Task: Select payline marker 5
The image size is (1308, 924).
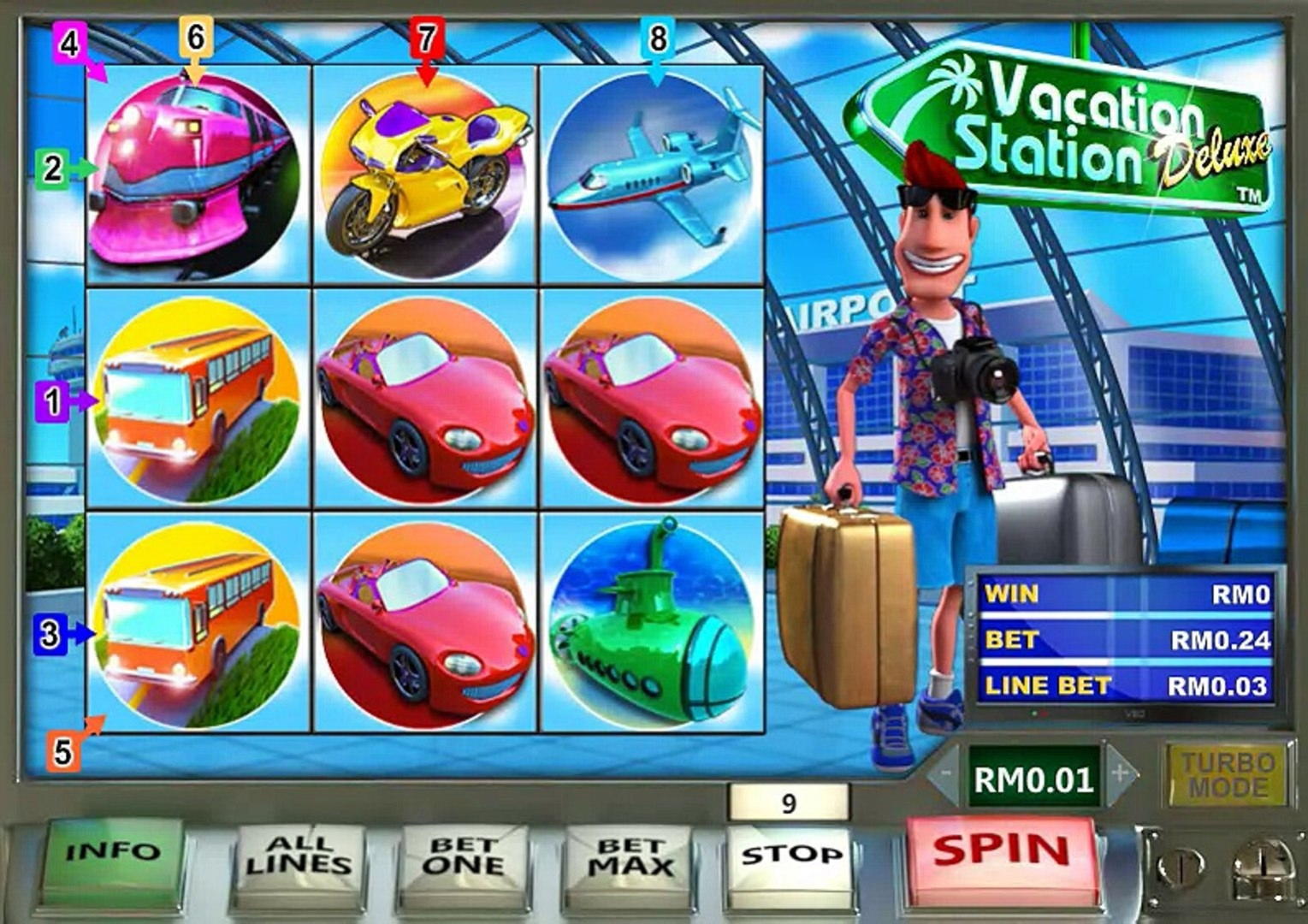Action: [x=63, y=752]
